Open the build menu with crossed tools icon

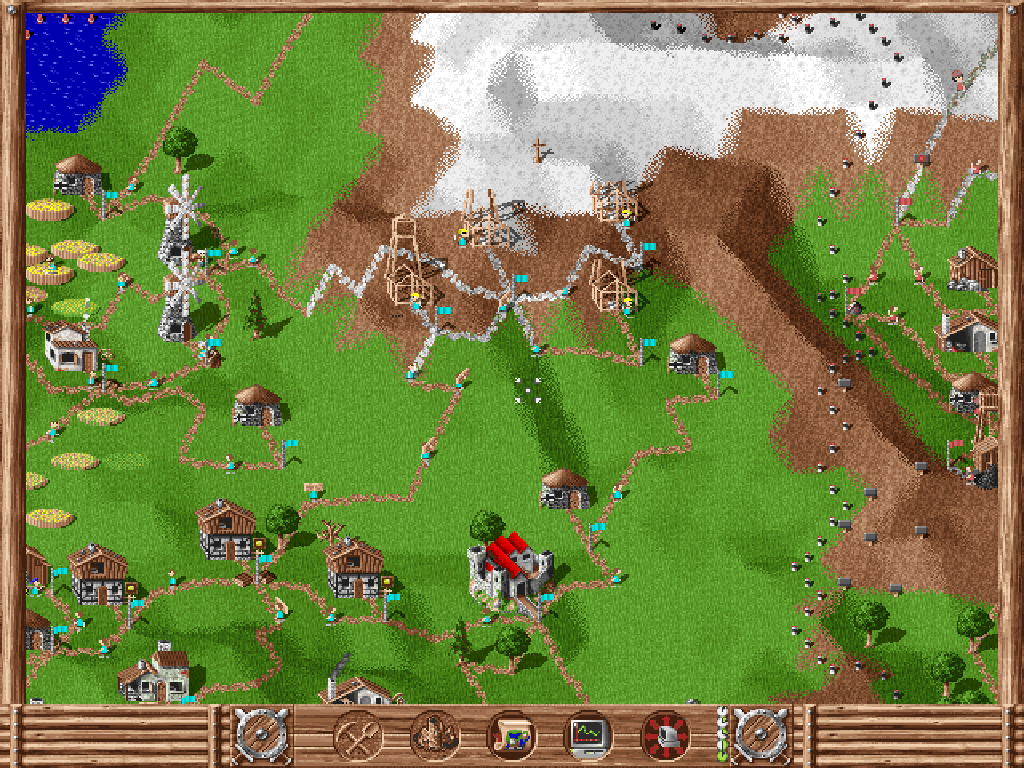(x=359, y=736)
